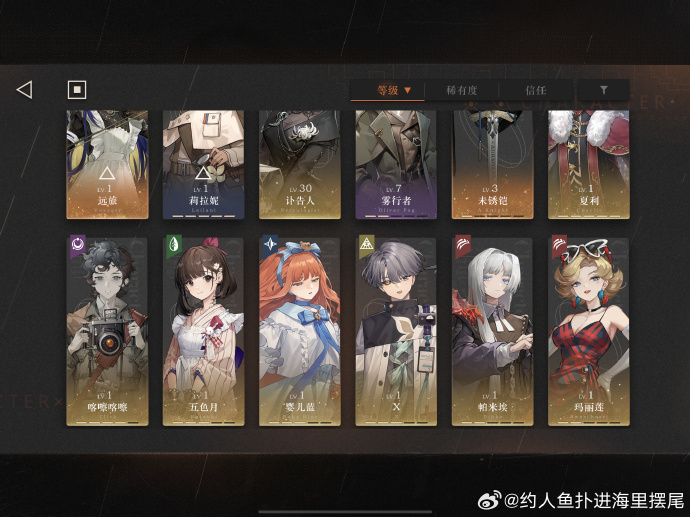Sort characters by 稀有度 (rarity)
This screenshot has width=690, height=517.
(463, 90)
